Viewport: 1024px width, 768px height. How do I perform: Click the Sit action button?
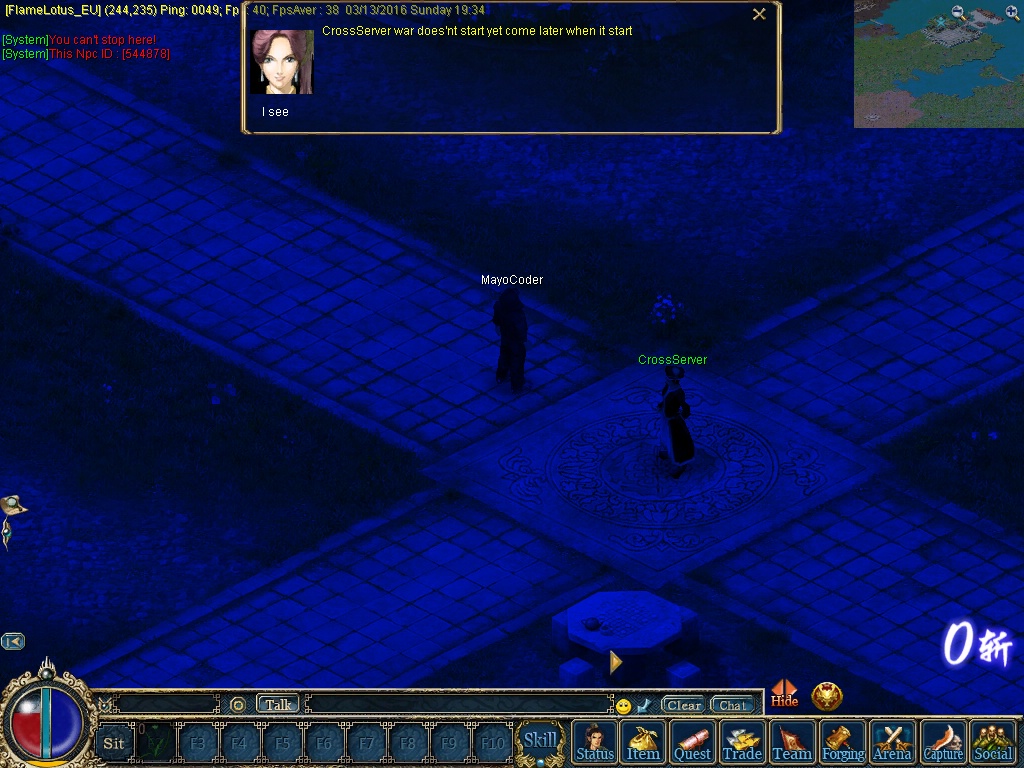[114, 743]
